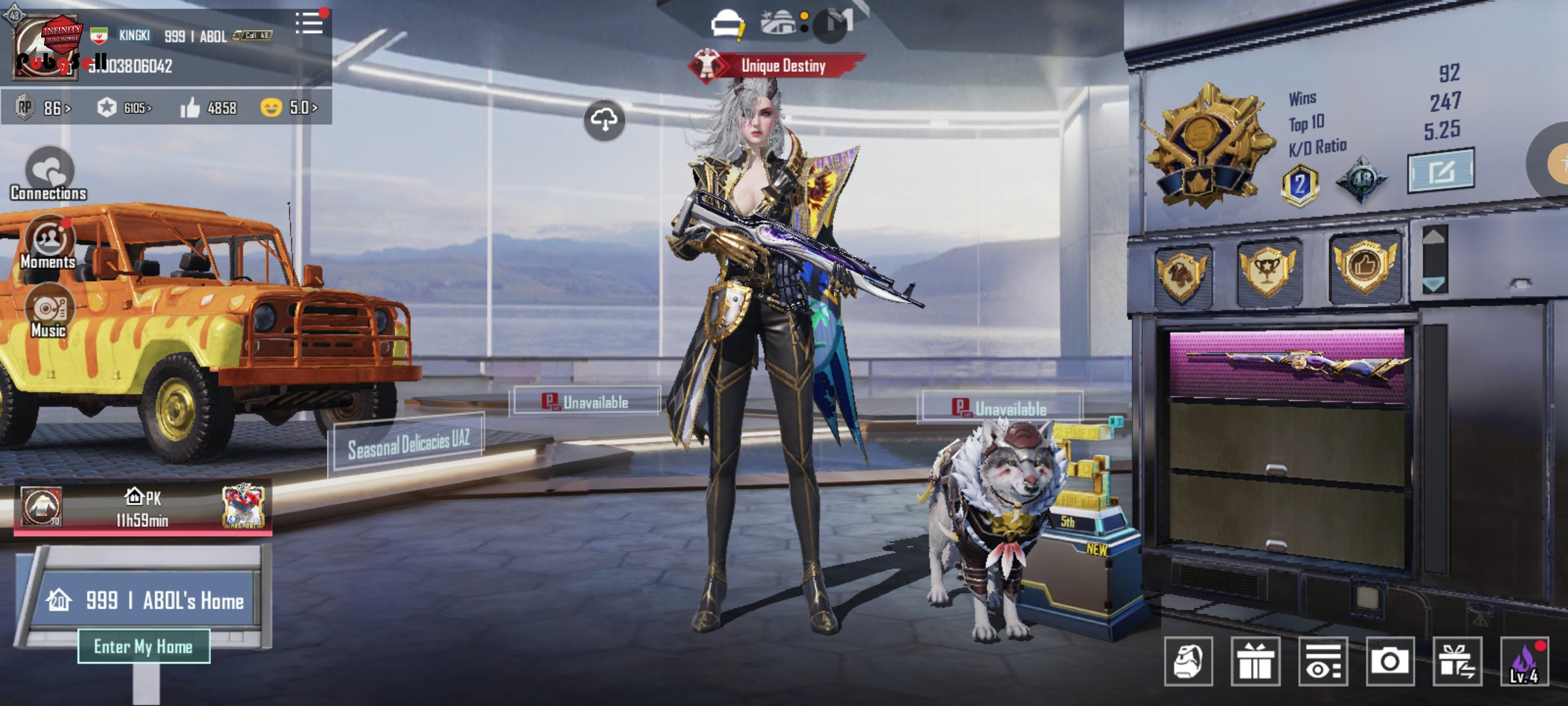This screenshot has width=1568, height=706.
Task: Open the camera screenshot tool
Action: [x=1390, y=662]
